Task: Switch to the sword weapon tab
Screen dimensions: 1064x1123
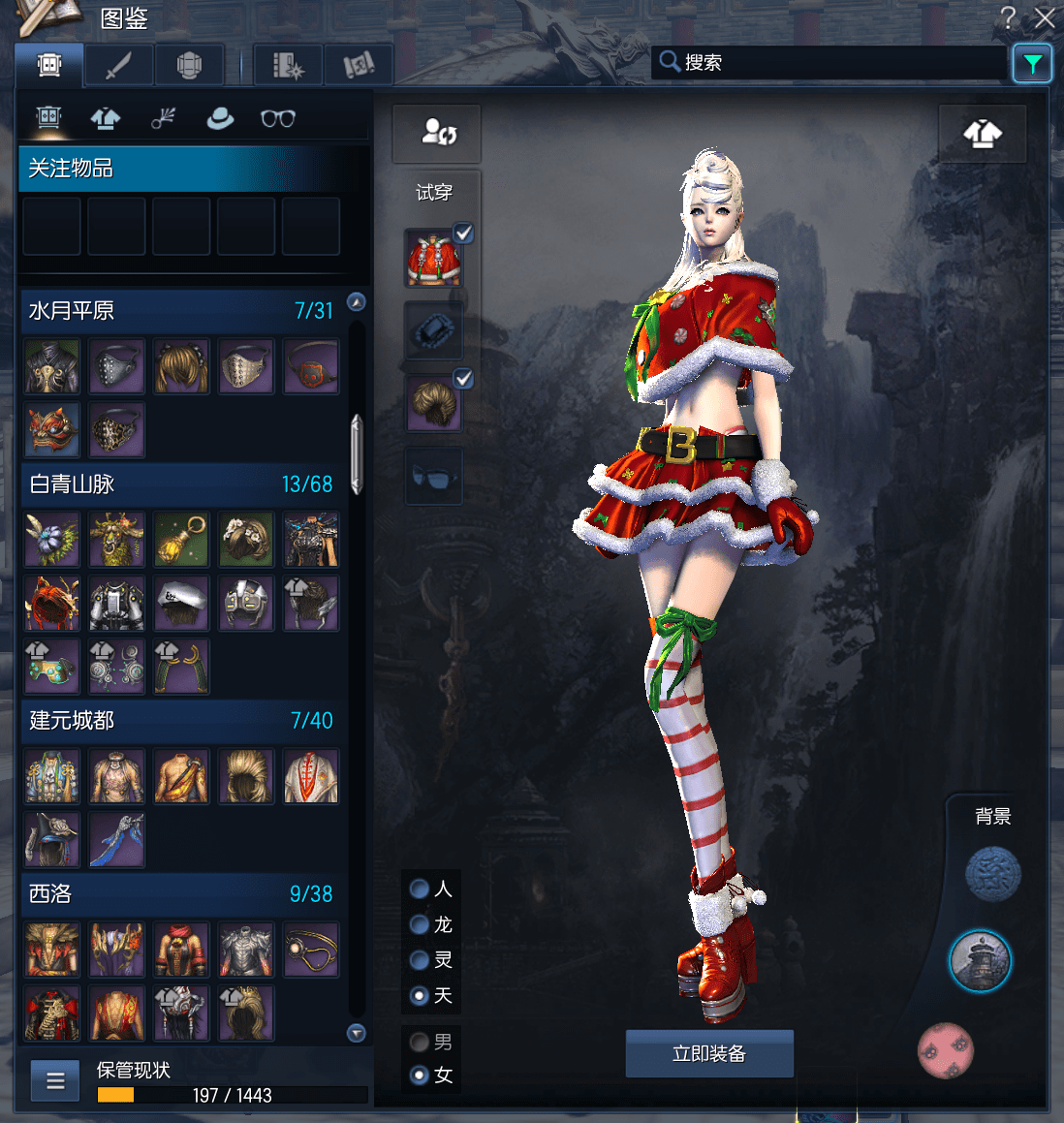Action: tap(118, 66)
